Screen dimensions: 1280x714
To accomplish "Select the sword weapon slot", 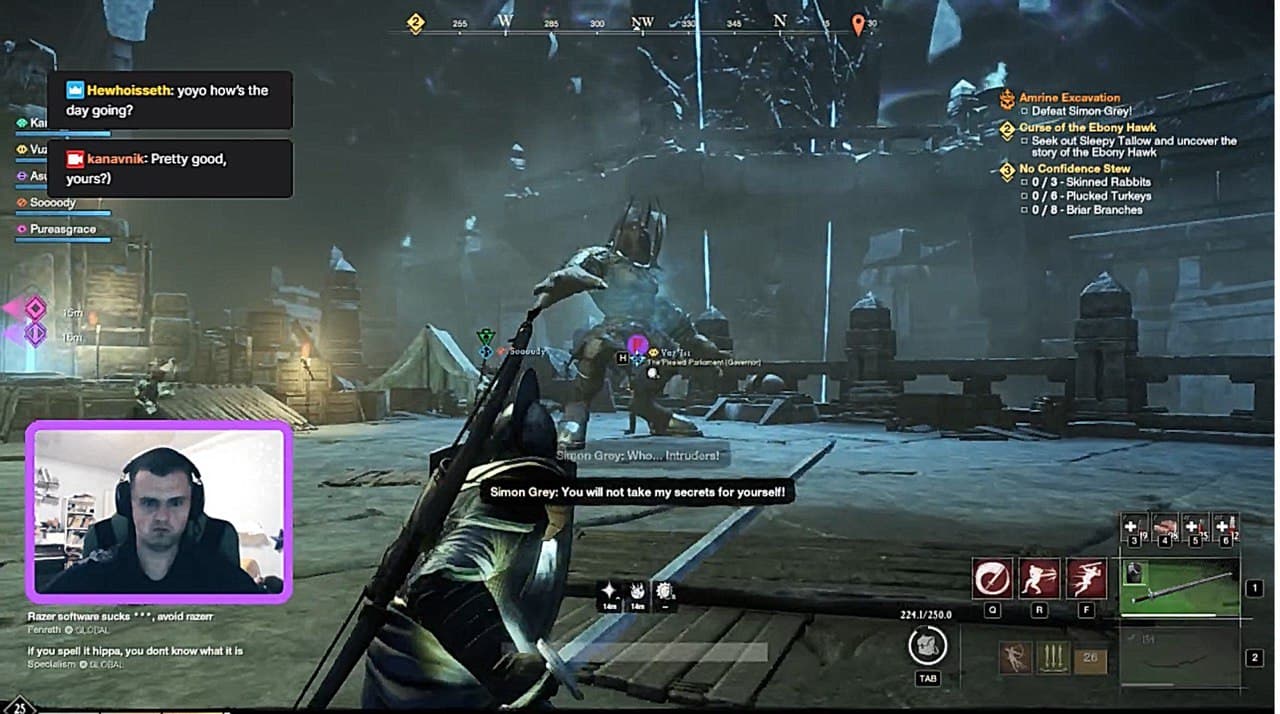I will [x=1179, y=587].
